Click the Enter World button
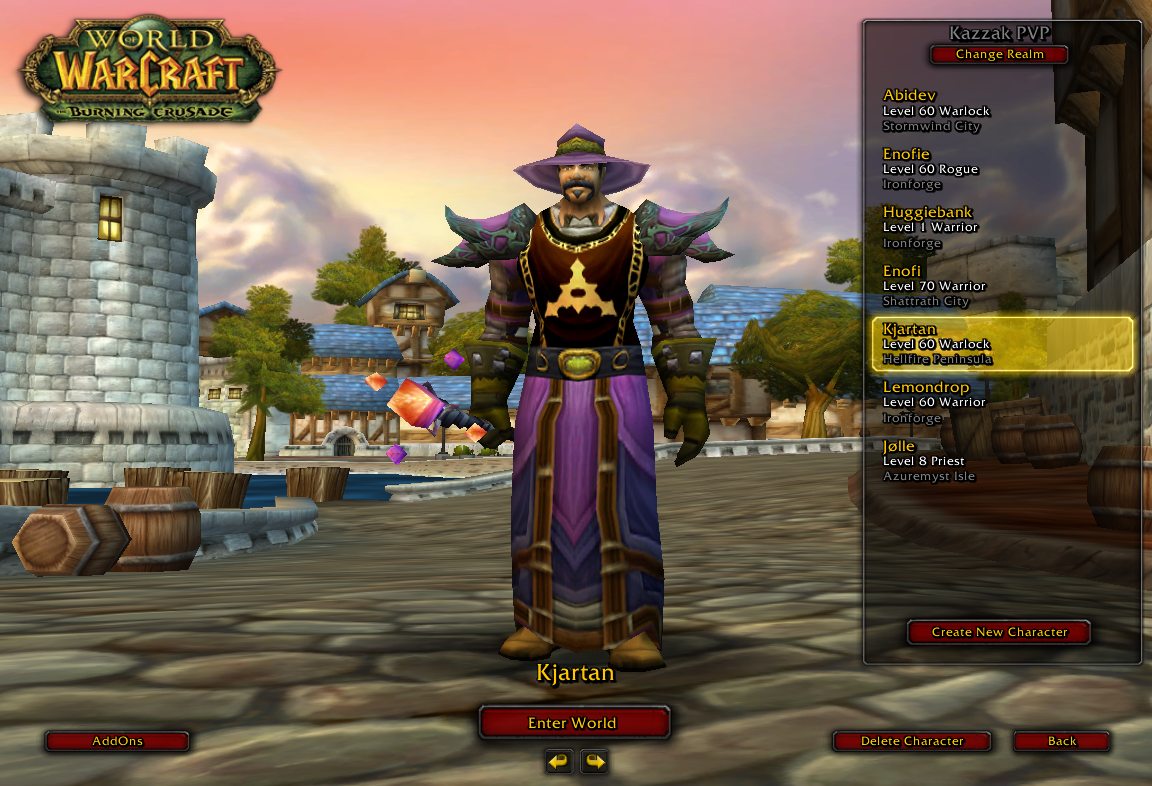The width and height of the screenshot is (1152, 786). (x=573, y=723)
